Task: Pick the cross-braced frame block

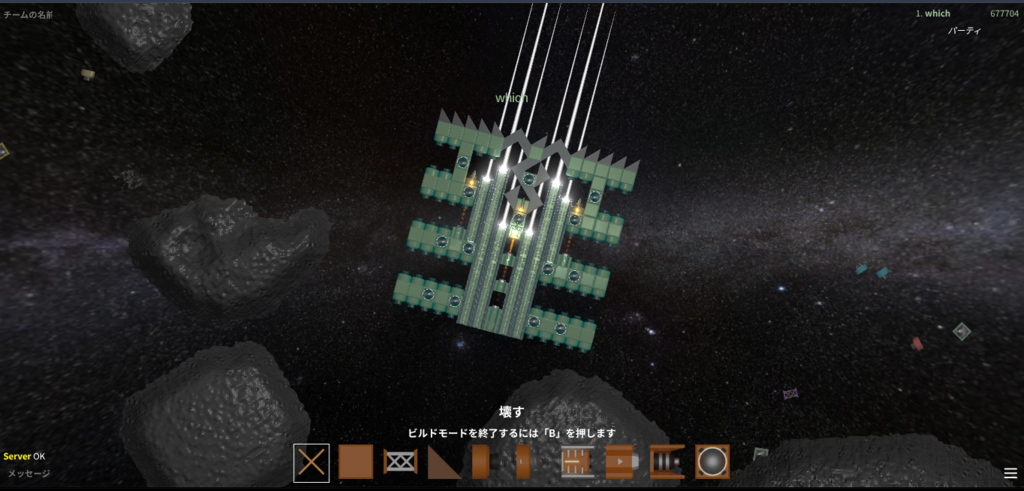Action: [400, 462]
